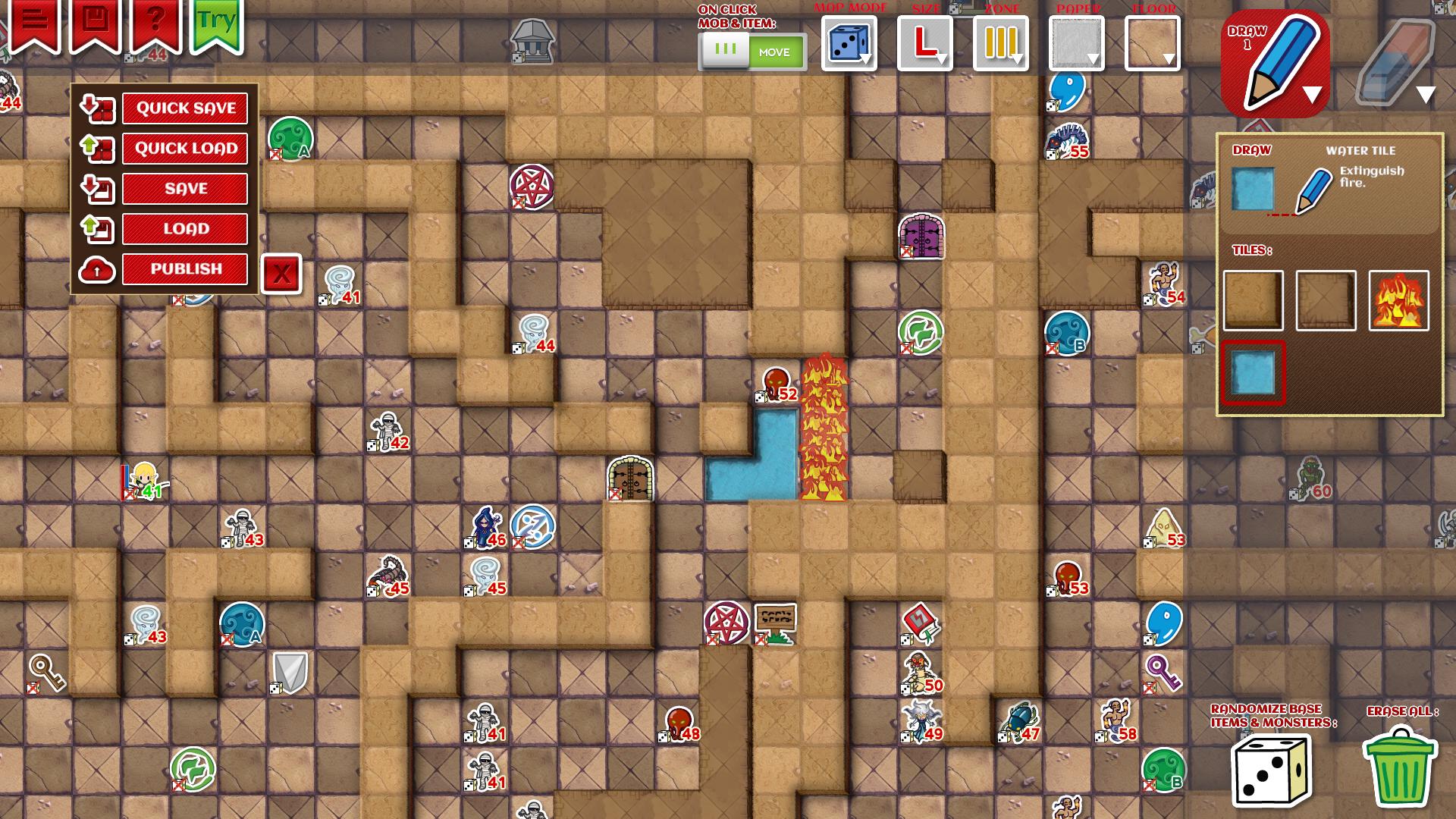
Task: Click the LOAD button
Action: tap(184, 228)
